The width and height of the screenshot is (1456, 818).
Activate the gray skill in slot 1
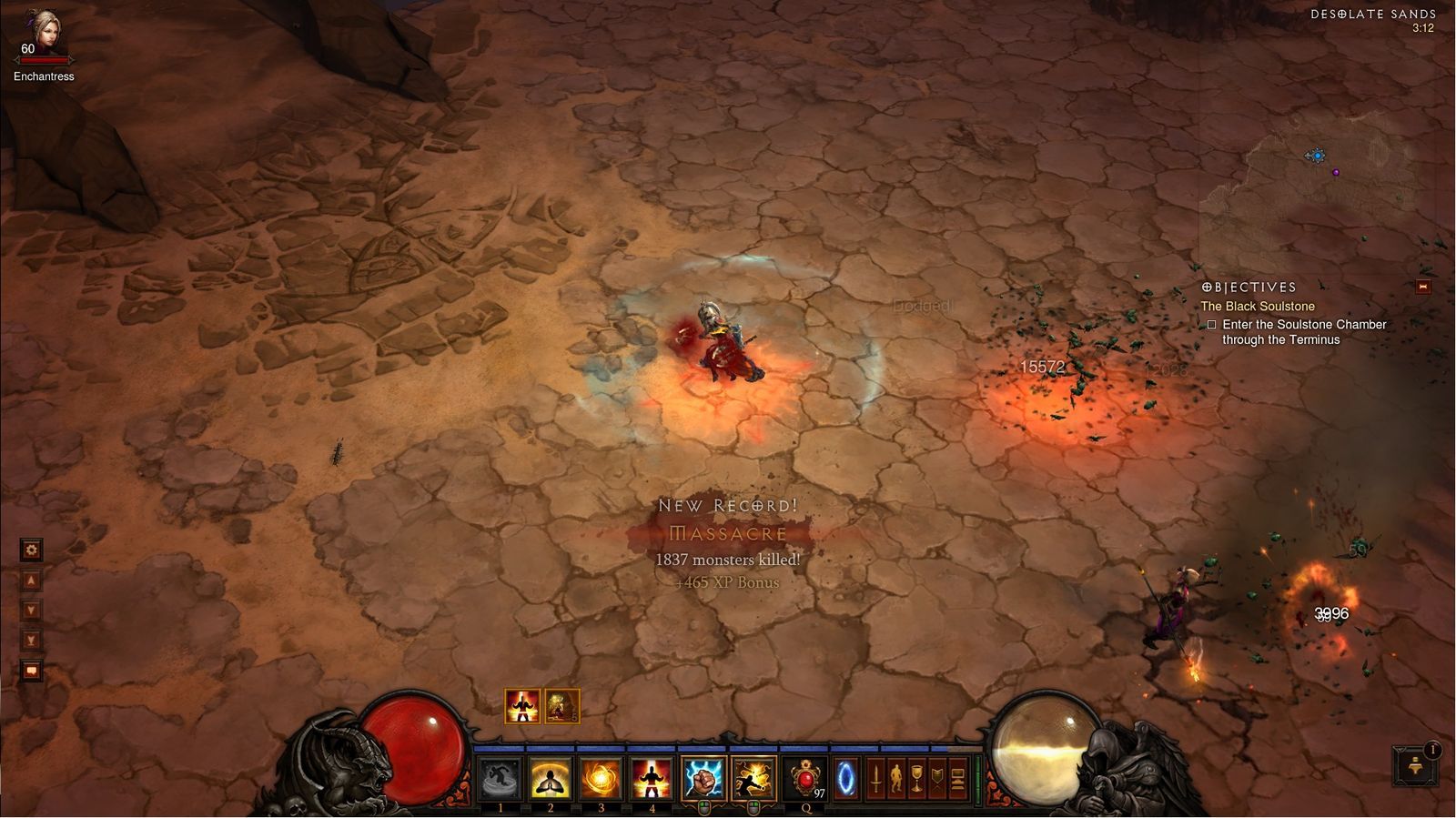pos(500,779)
